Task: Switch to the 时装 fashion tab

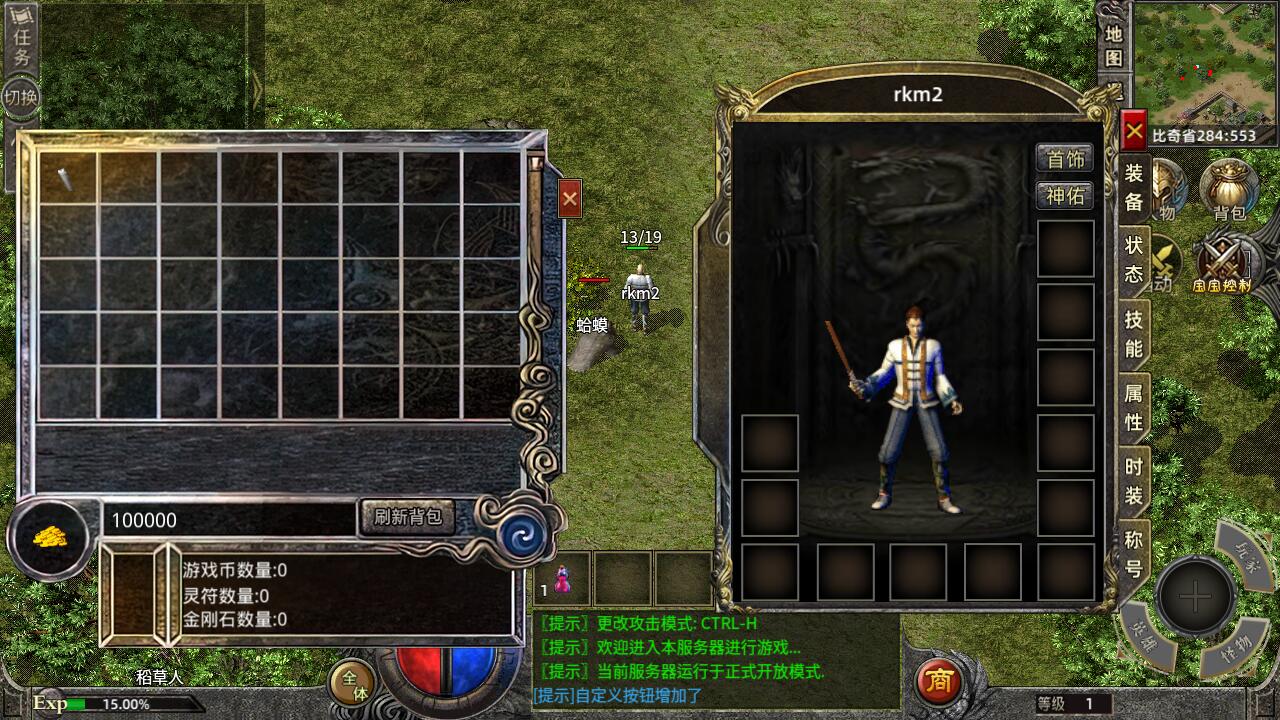Action: [1134, 481]
